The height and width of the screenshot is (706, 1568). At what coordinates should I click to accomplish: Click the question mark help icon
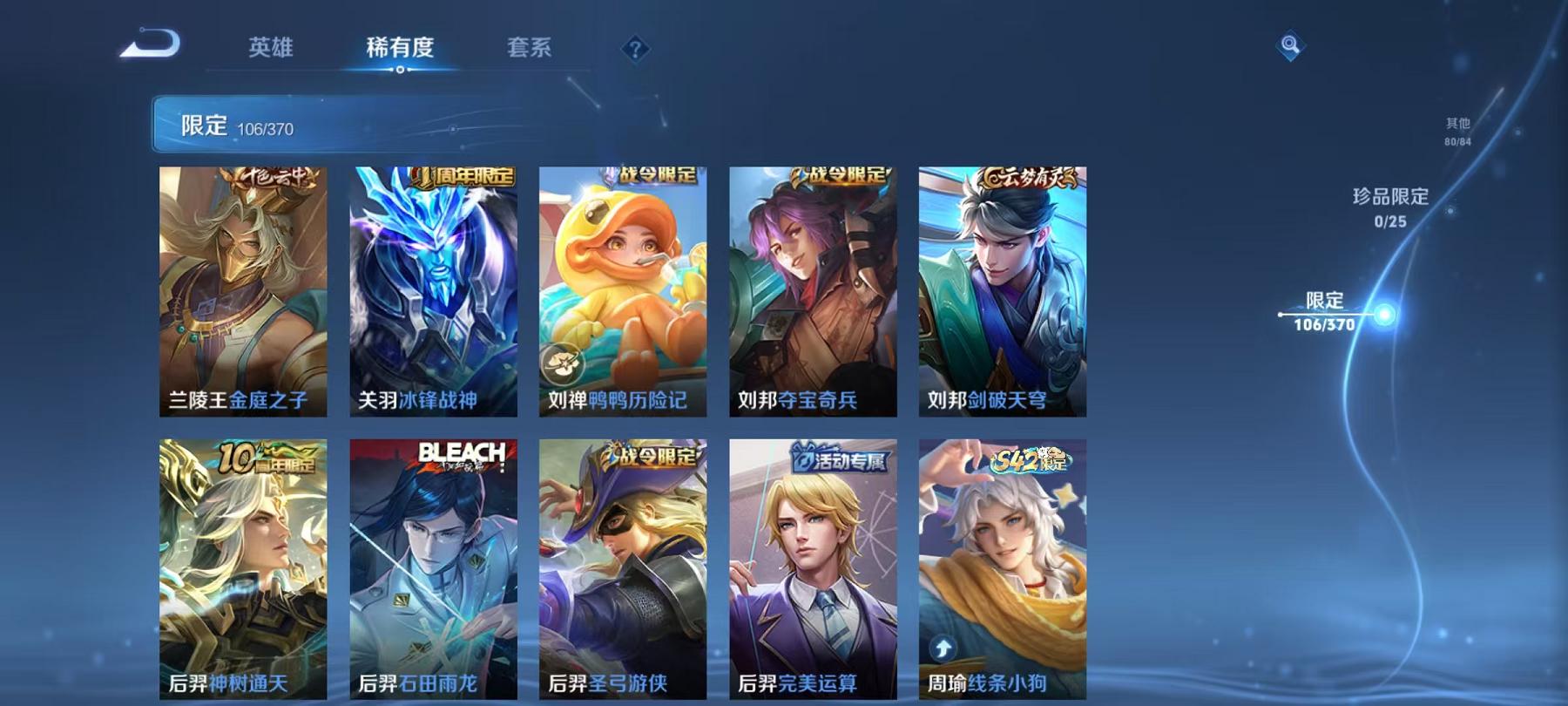coord(633,50)
